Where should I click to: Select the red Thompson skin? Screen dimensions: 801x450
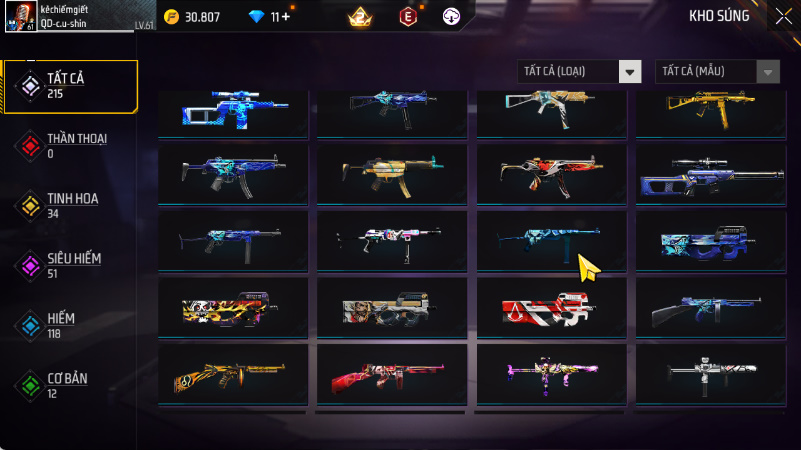pyautogui.click(x=392, y=374)
